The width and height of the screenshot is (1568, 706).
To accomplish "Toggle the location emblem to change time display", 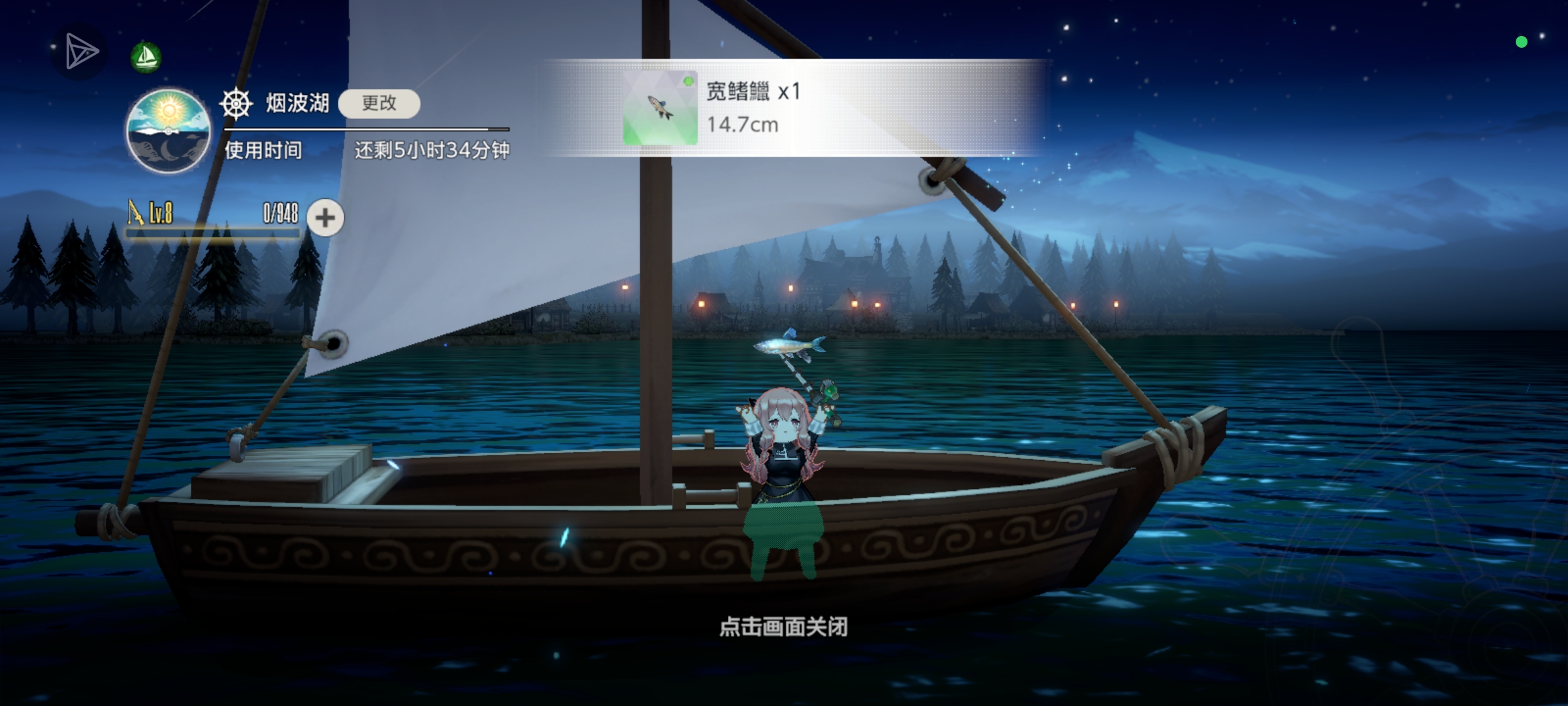I will click(169, 131).
